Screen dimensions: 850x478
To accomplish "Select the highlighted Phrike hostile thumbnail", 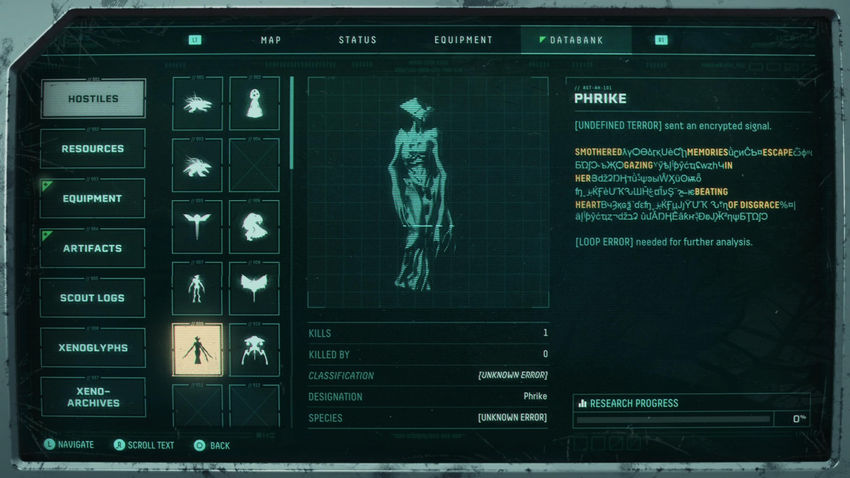I will (x=197, y=350).
